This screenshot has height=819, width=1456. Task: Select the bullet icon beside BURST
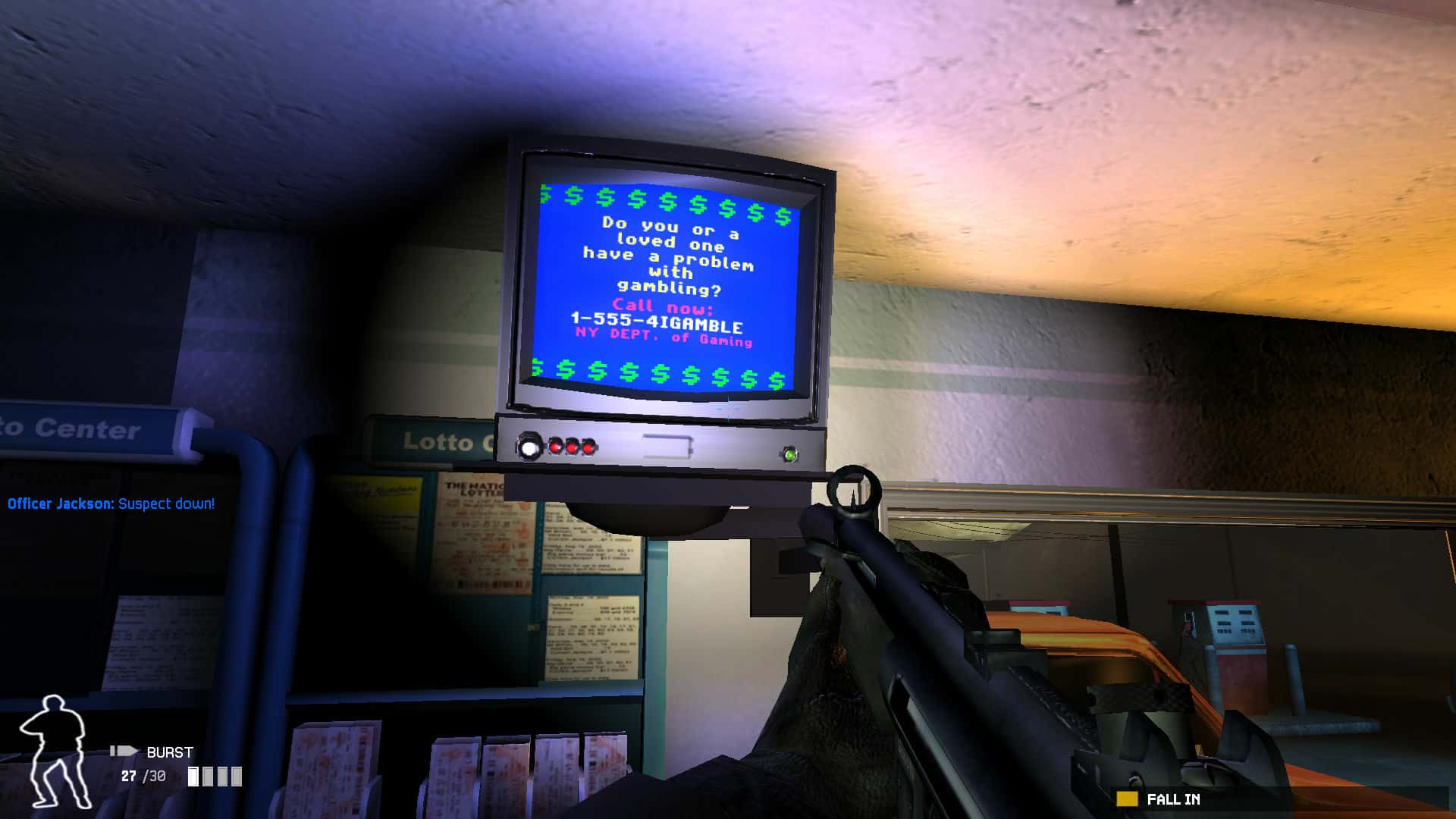(124, 752)
